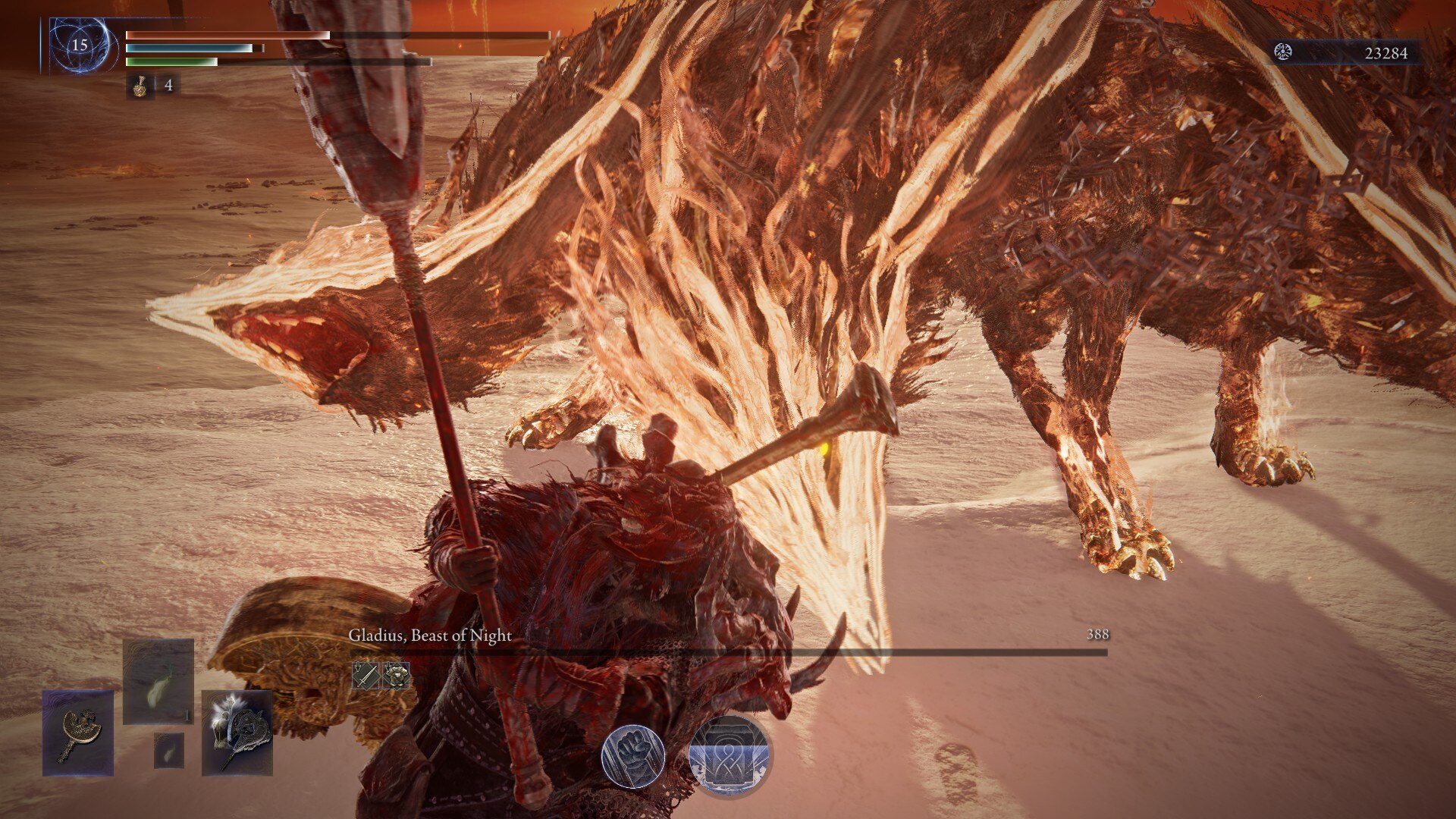Click the runes icon beside 23284
The height and width of the screenshot is (819, 1456).
click(1283, 52)
